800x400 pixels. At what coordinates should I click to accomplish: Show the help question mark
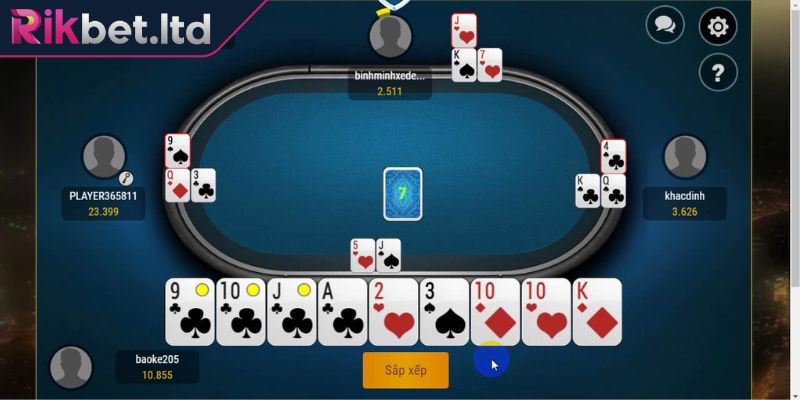(x=717, y=72)
